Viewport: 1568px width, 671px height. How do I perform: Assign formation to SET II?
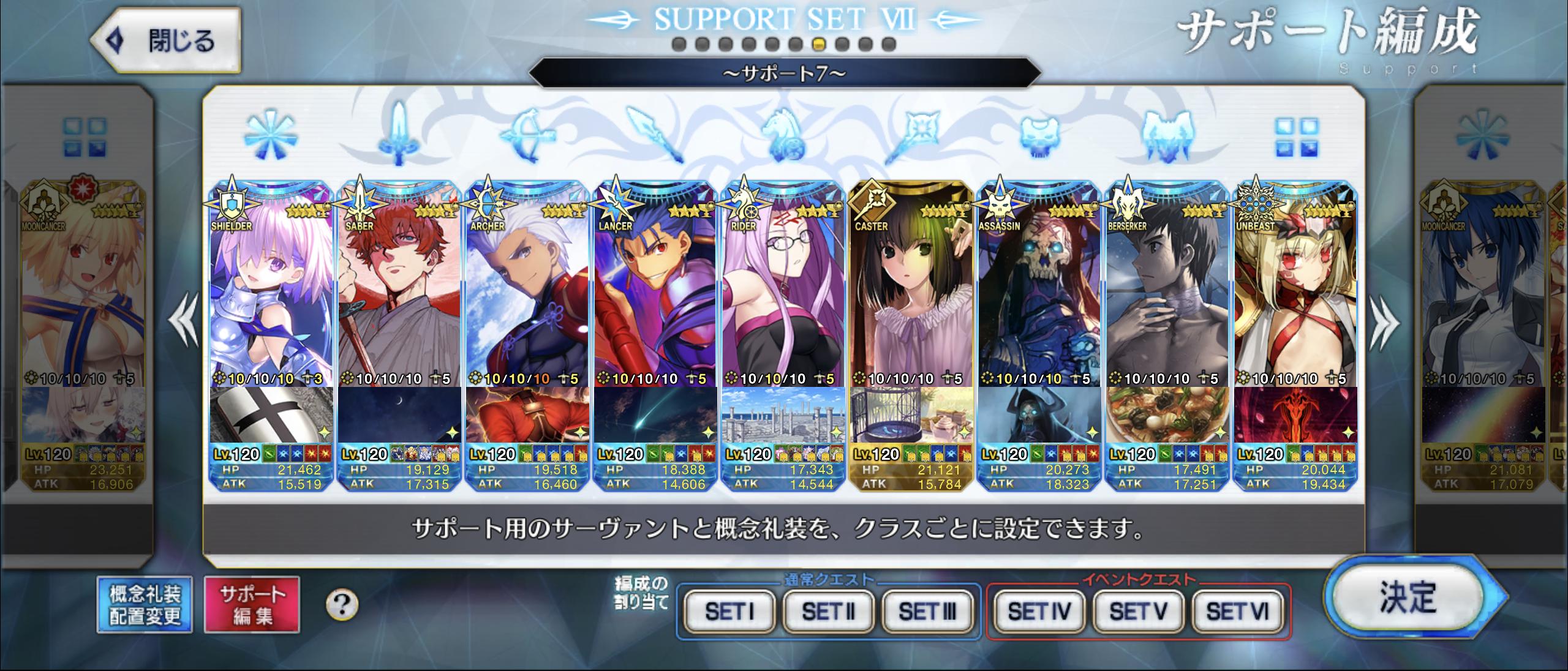(x=828, y=610)
